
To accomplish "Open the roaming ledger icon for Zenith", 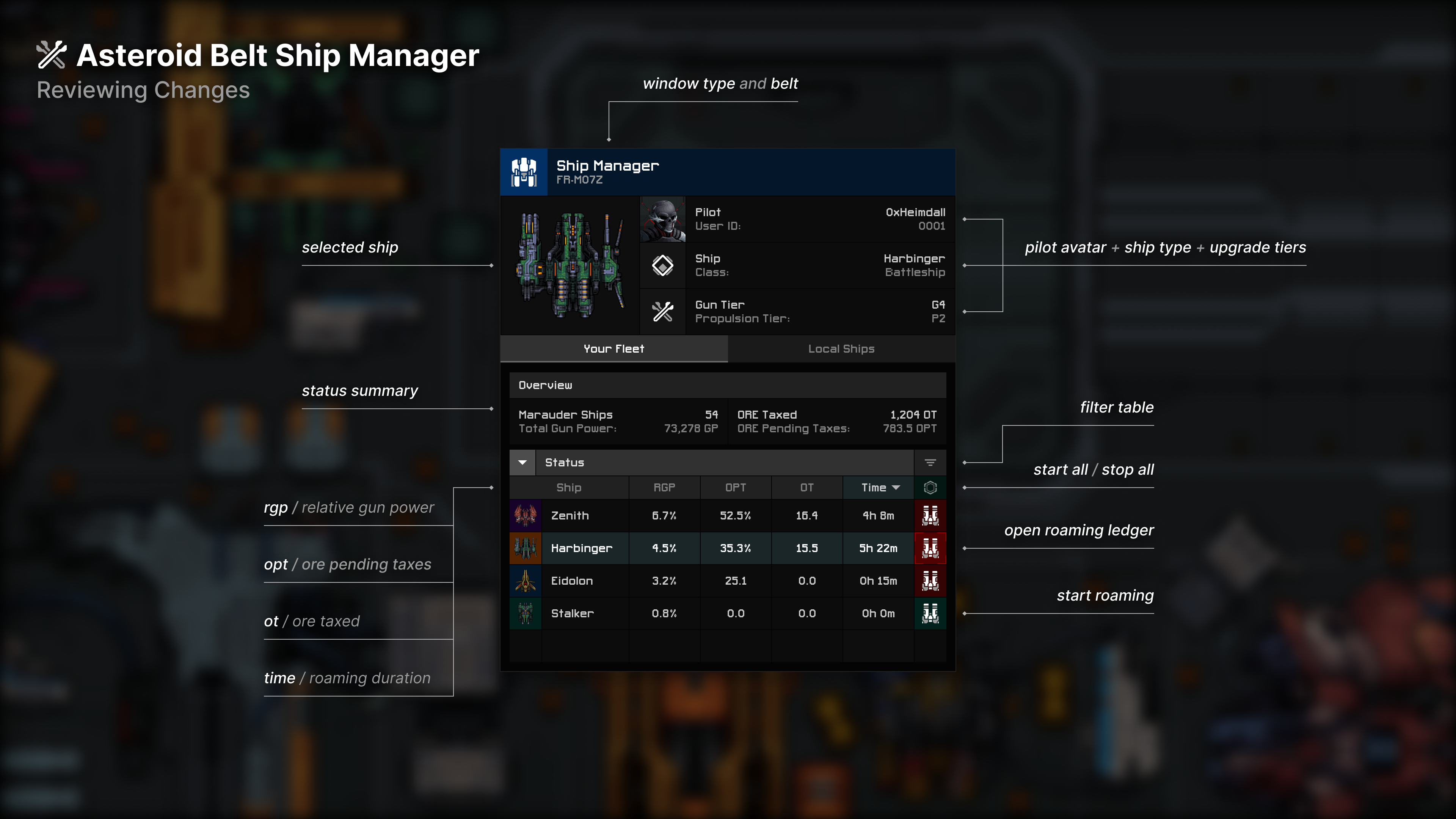I will click(930, 515).
